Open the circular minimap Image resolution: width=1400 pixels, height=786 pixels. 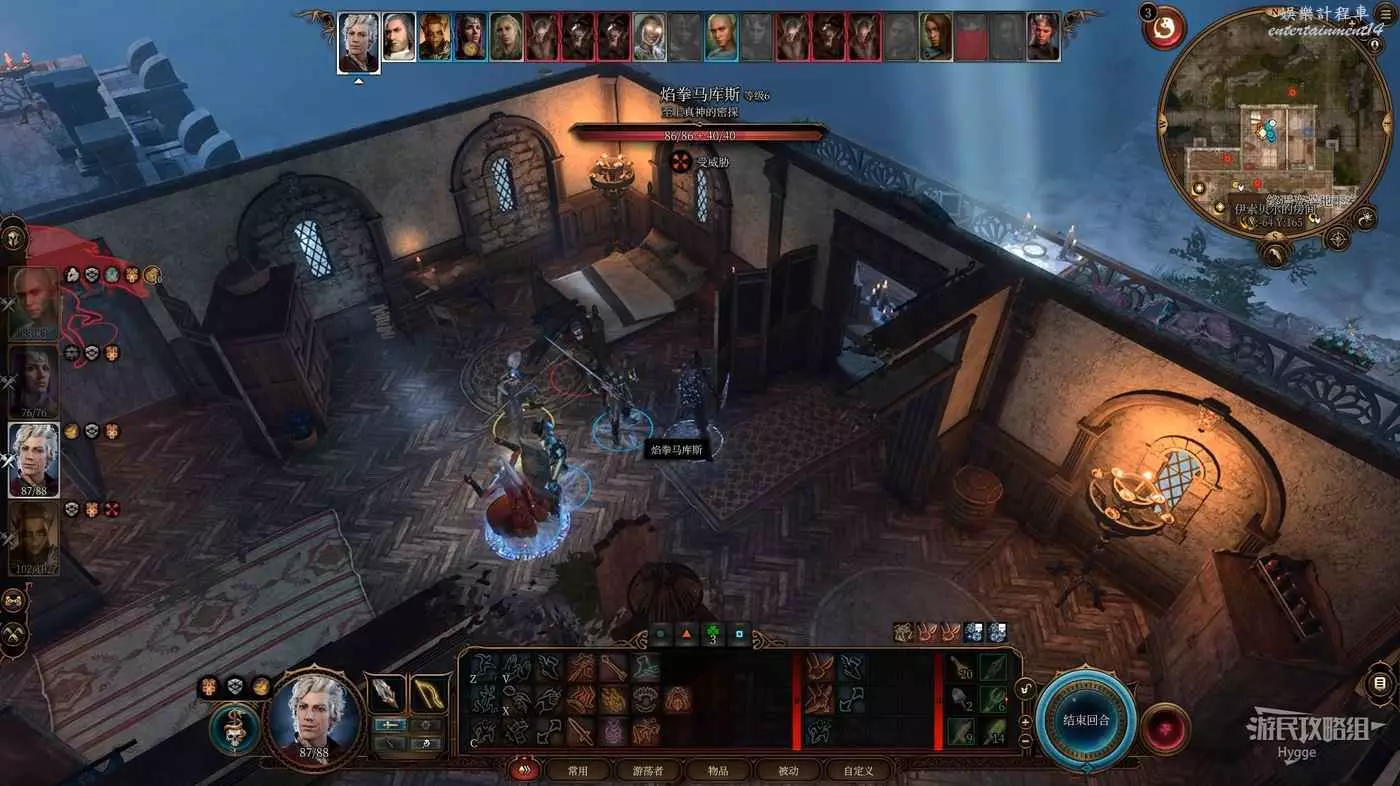[1262, 125]
